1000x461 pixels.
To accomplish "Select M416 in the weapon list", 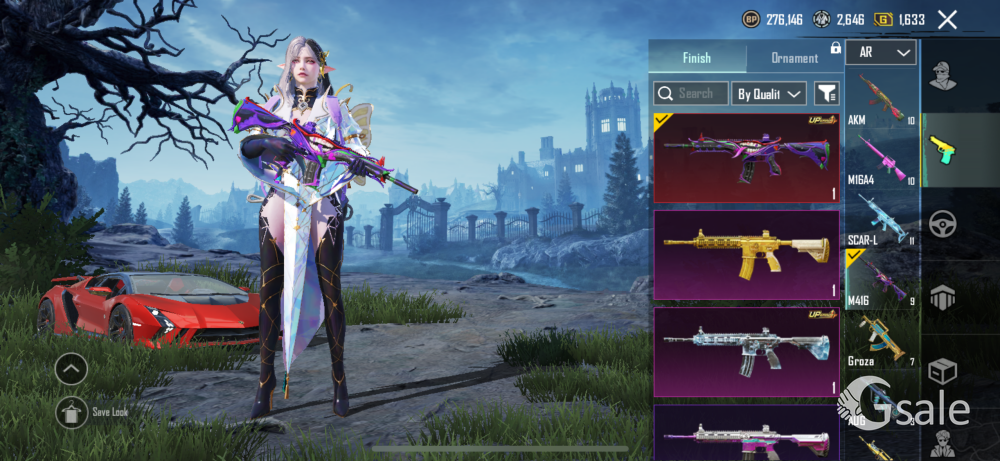I will [x=881, y=279].
